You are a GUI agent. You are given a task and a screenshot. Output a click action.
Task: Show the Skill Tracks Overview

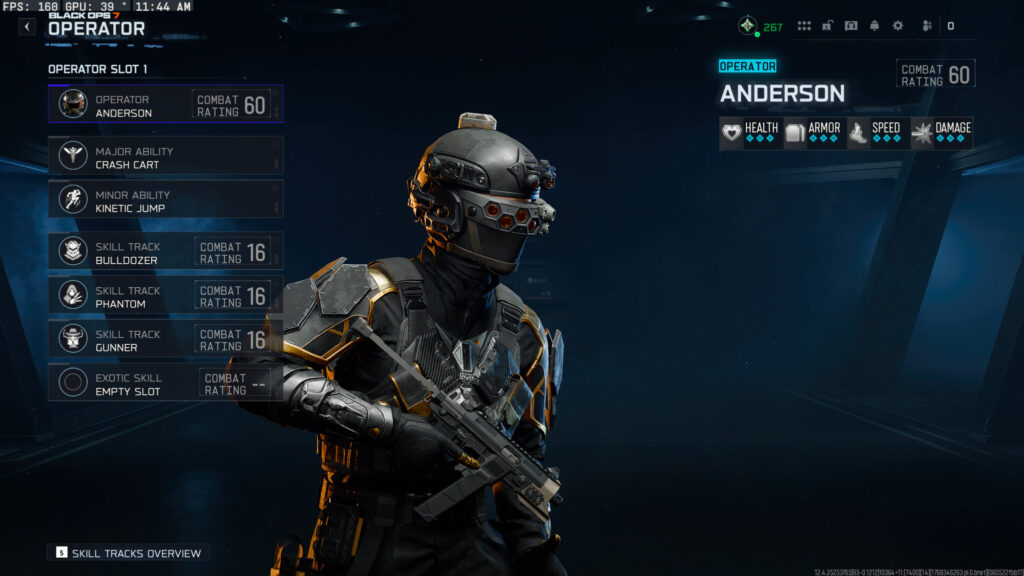pyautogui.click(x=128, y=553)
